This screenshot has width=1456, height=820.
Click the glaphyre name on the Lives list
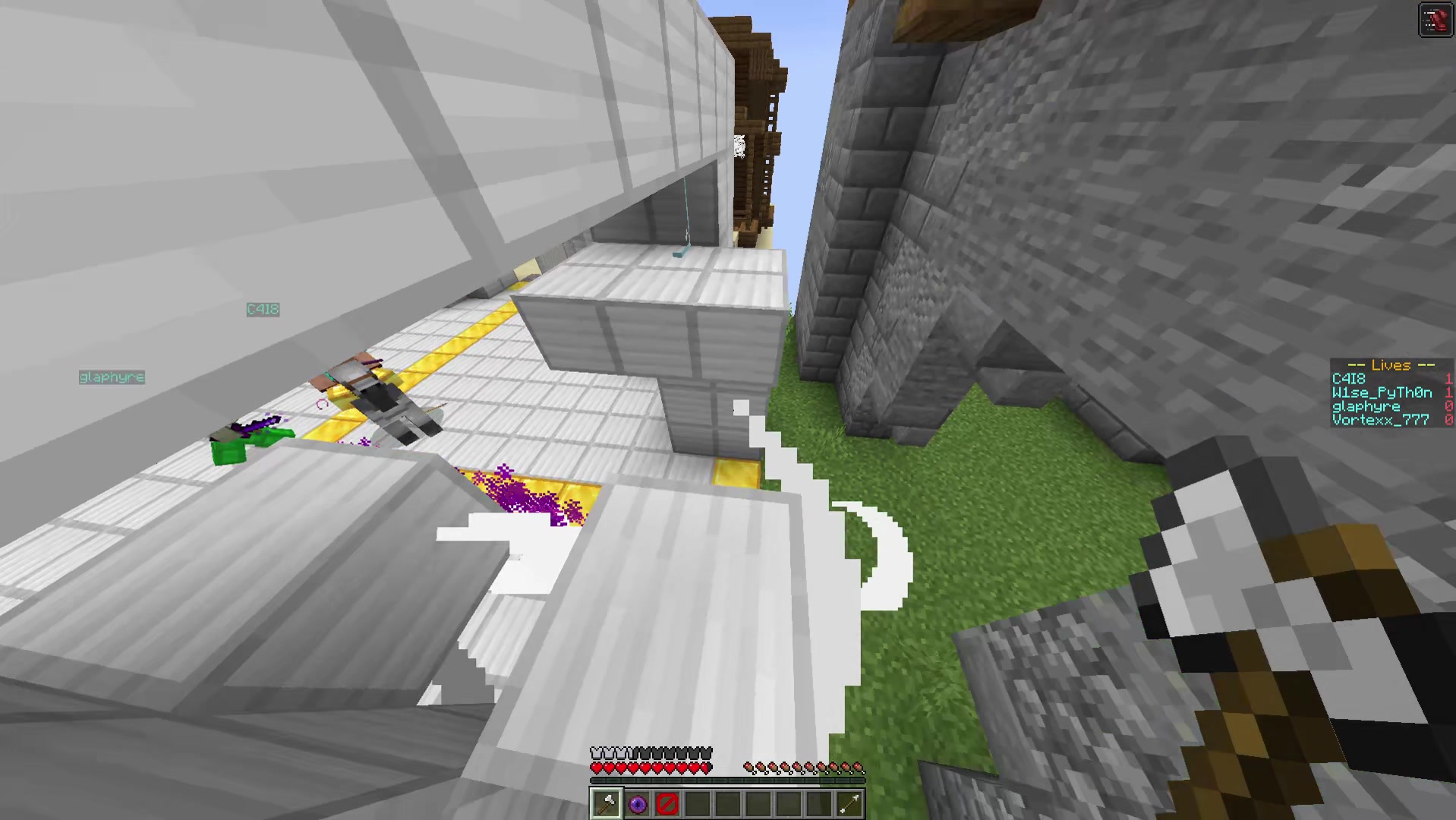[x=1366, y=406]
